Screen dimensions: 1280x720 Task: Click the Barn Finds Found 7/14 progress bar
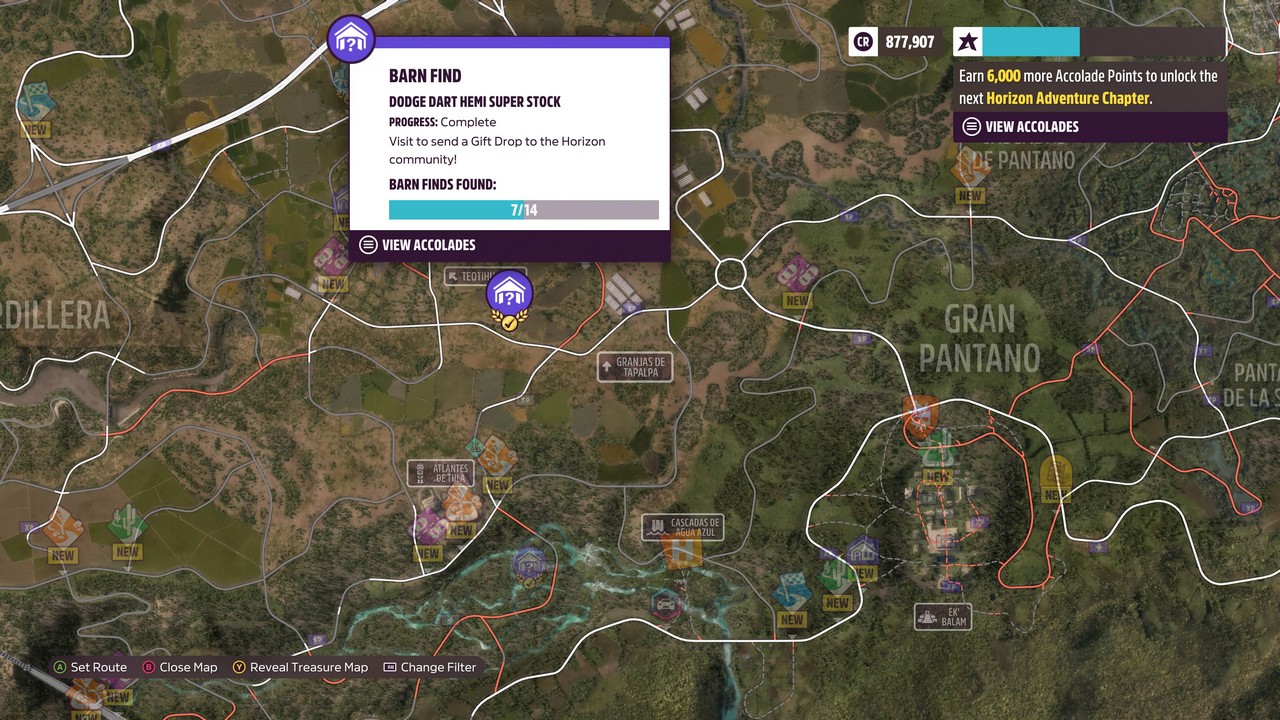(523, 209)
